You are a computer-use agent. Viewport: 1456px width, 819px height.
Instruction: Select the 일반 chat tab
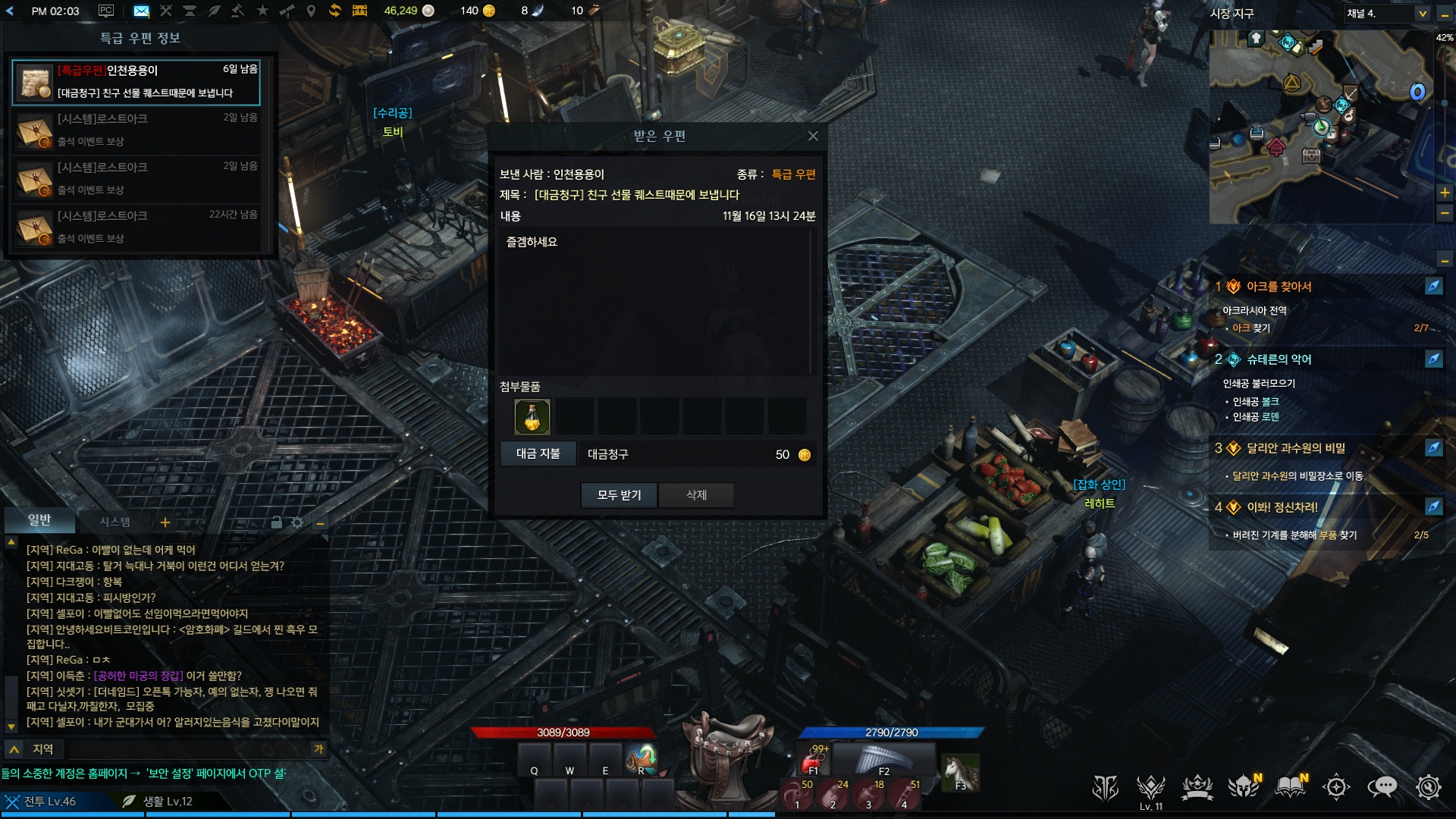(39, 520)
